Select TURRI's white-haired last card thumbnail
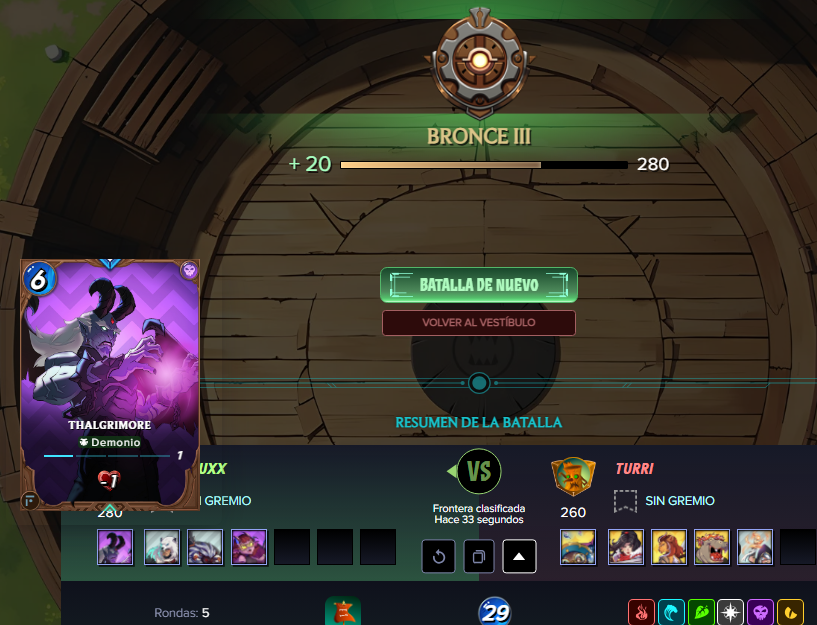Viewport: 817px width, 625px height. 755,547
